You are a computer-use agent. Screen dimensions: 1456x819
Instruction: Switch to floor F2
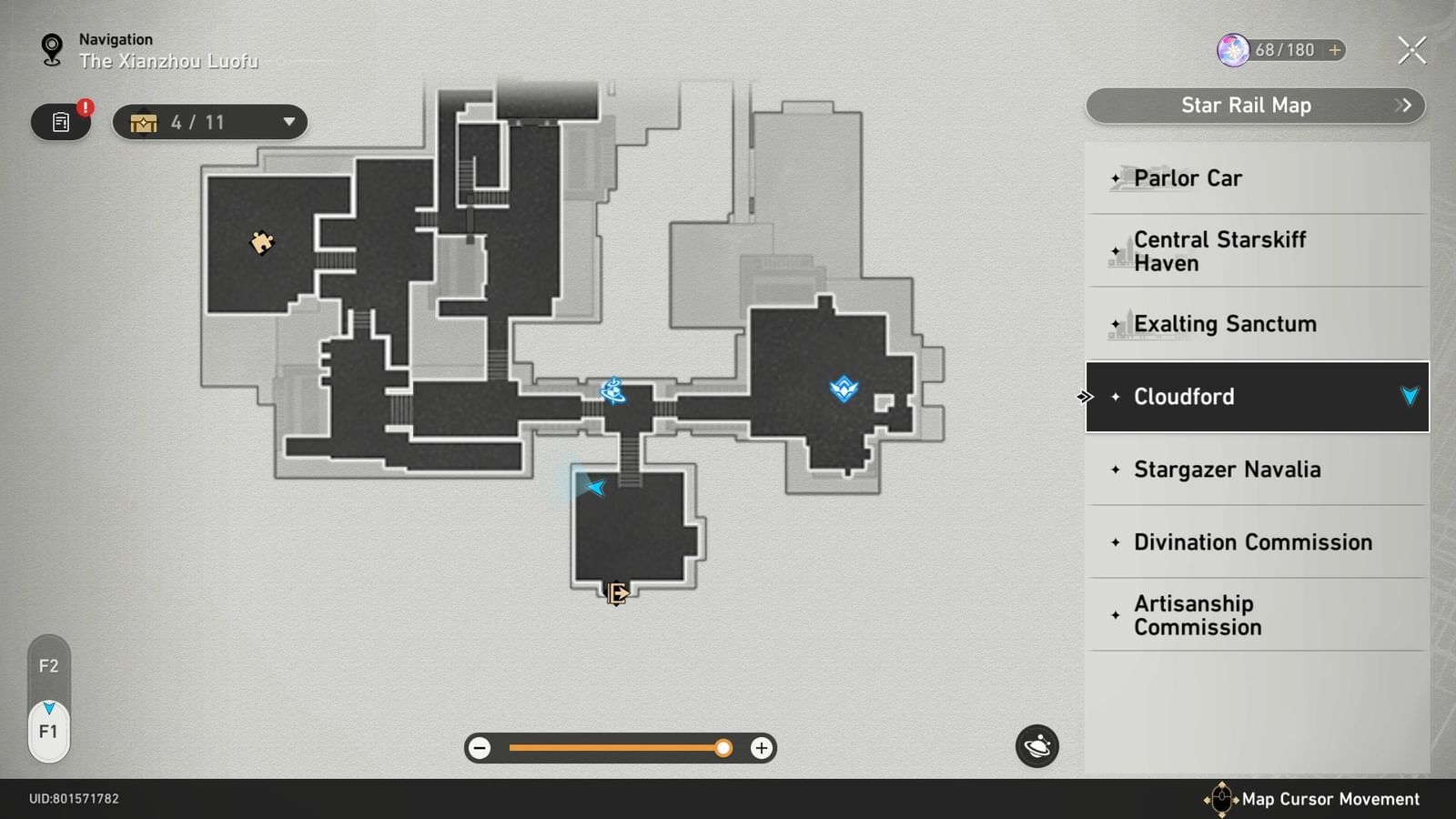[49, 666]
